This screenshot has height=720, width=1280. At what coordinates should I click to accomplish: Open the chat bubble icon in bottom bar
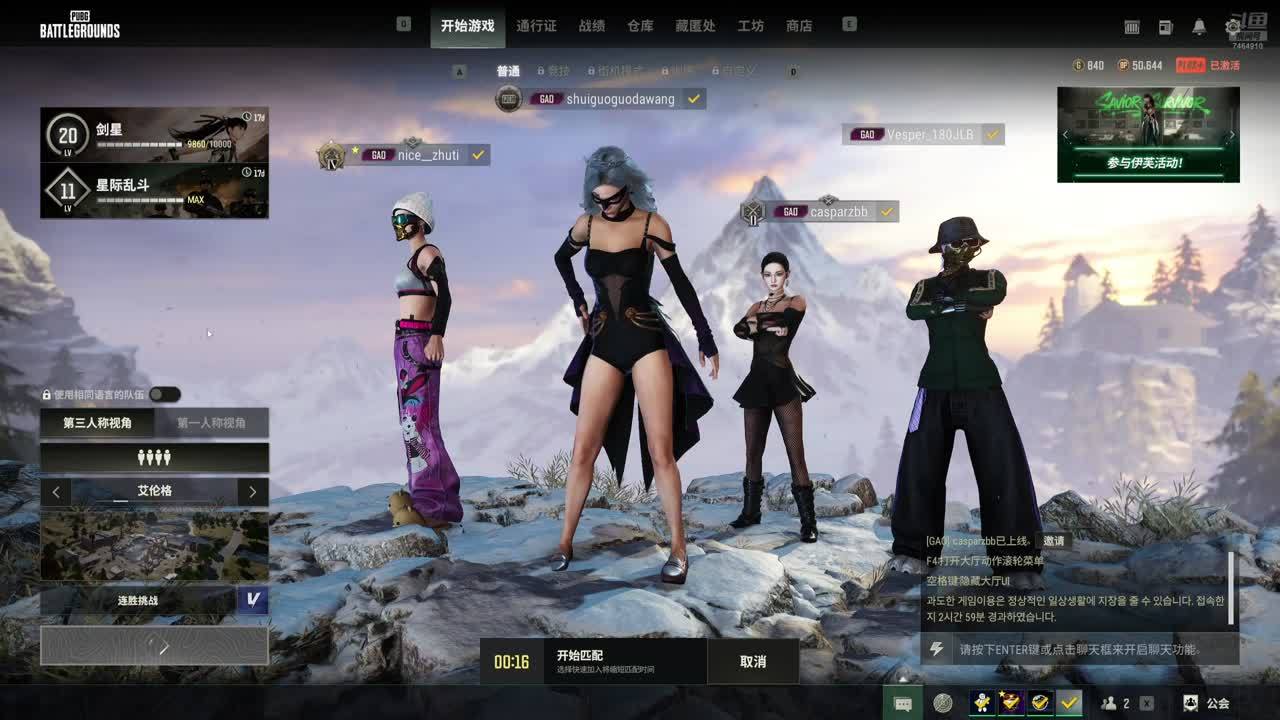click(x=902, y=703)
